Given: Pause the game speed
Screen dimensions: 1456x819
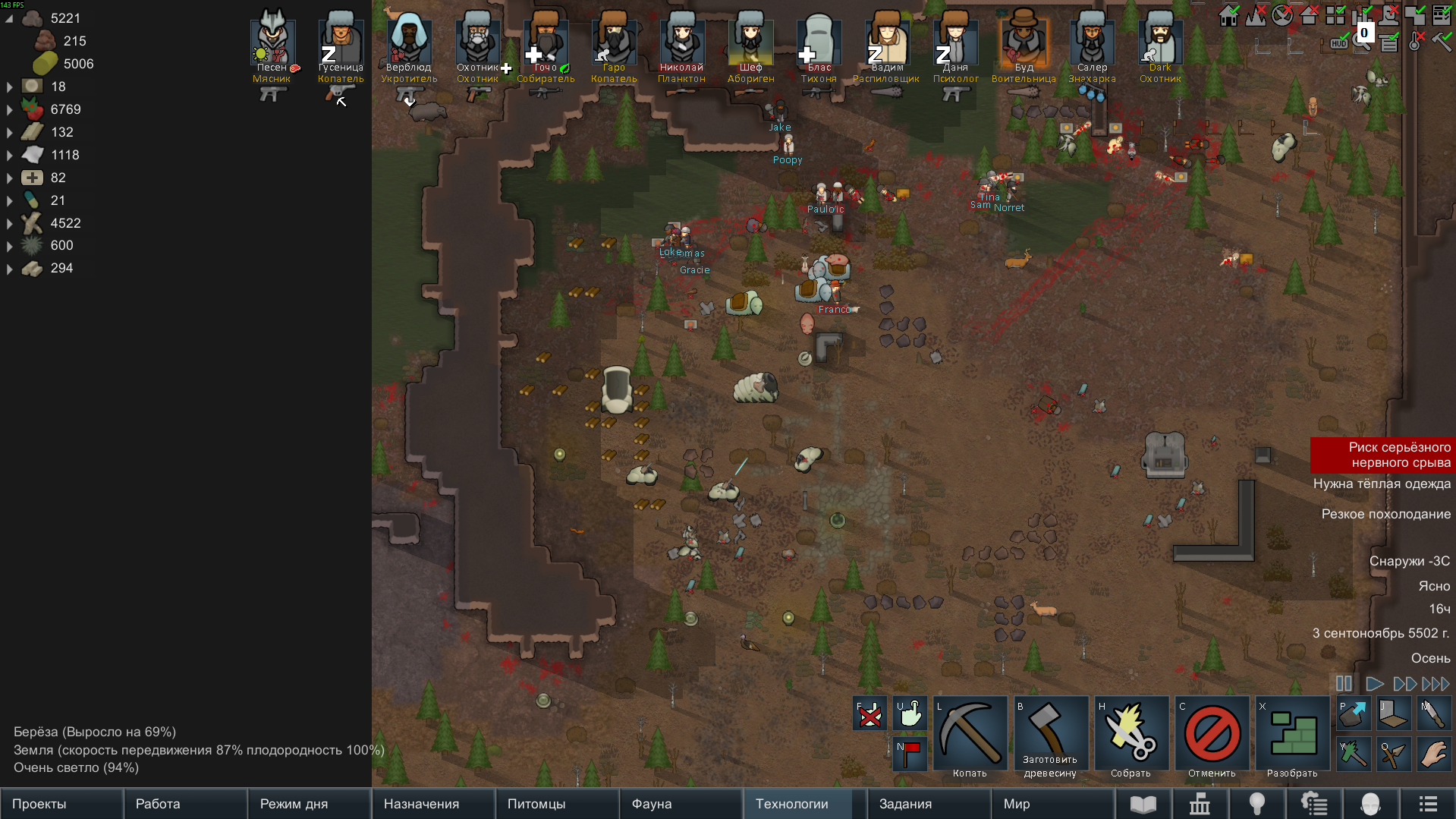Looking at the screenshot, I should [1344, 684].
